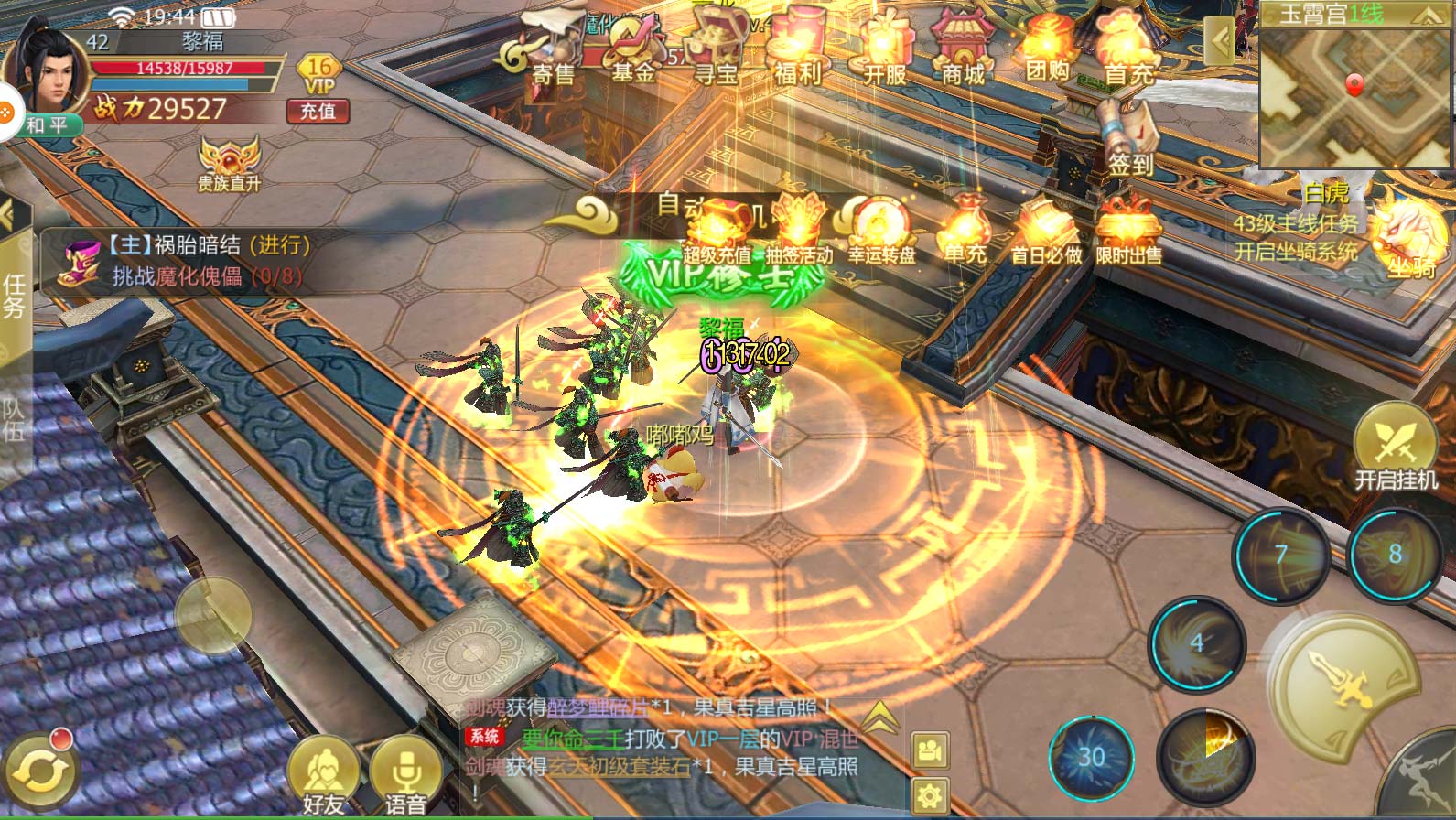Select the 祸胎暗结 main quest tracker

click(x=183, y=260)
